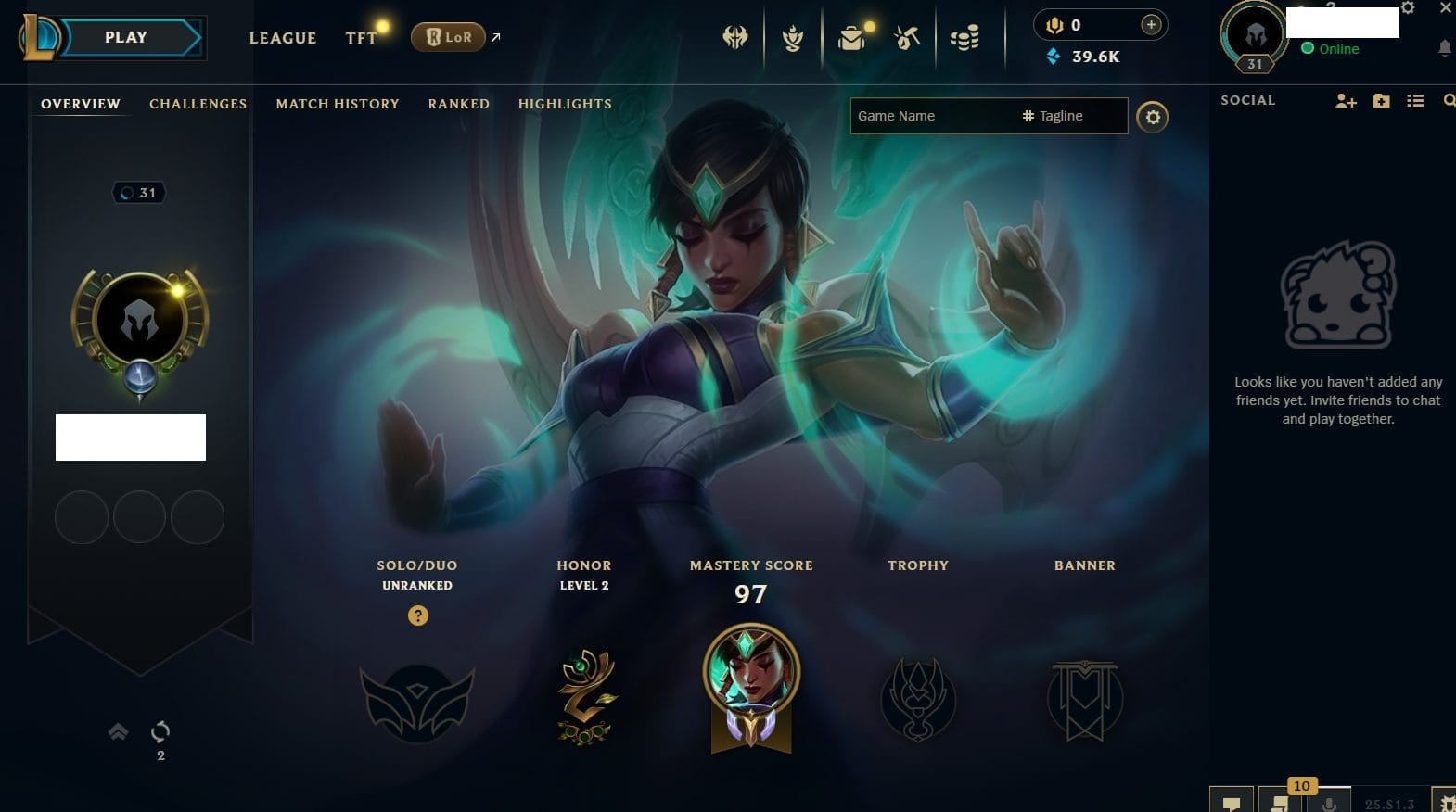Switch to the Ranked tab
Viewport: 1456px width, 812px height.
pyautogui.click(x=458, y=104)
